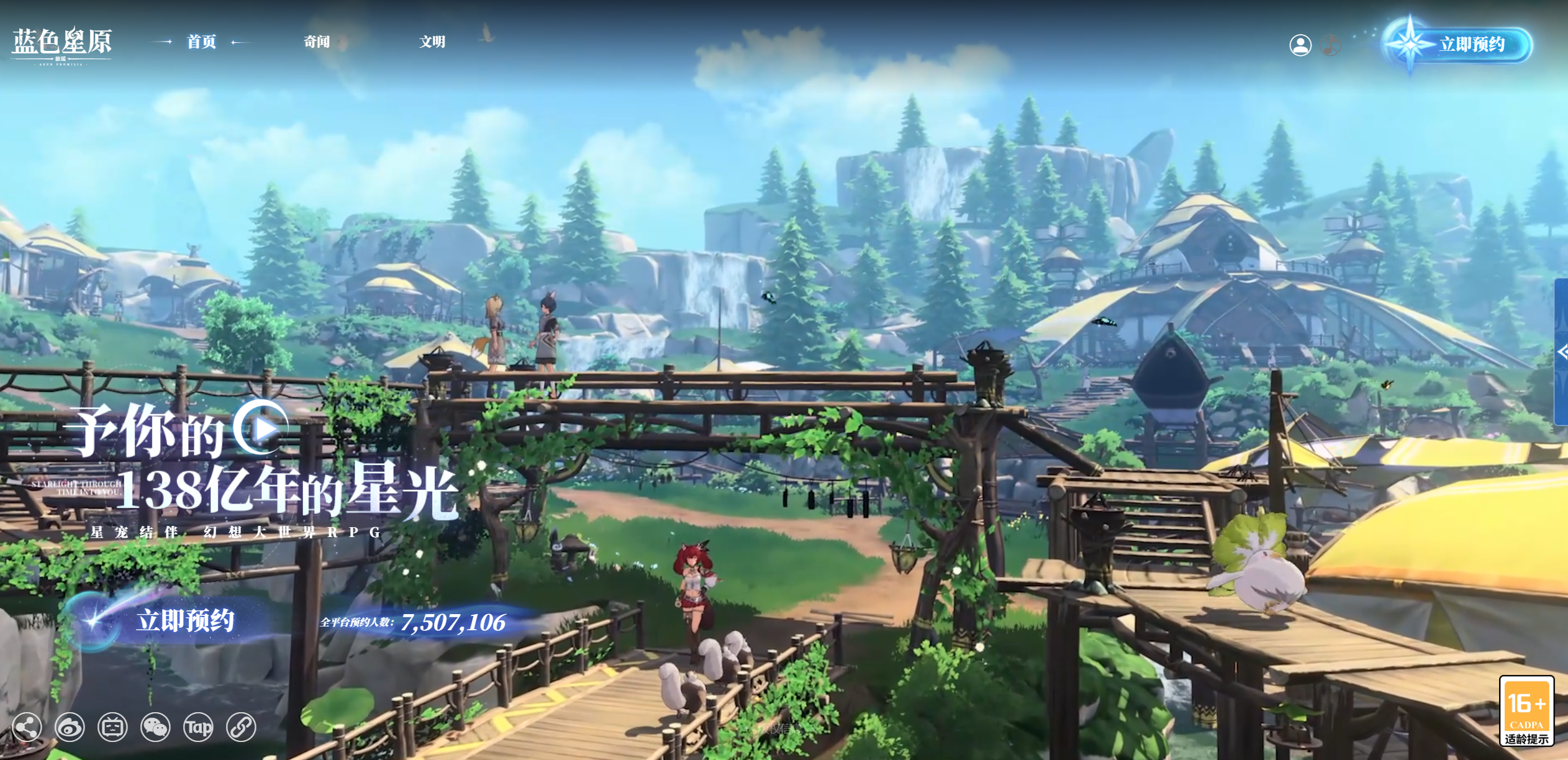This screenshot has width=1568, height=760.
Task: Click the 蓝色星原 logo
Action: 61,45
